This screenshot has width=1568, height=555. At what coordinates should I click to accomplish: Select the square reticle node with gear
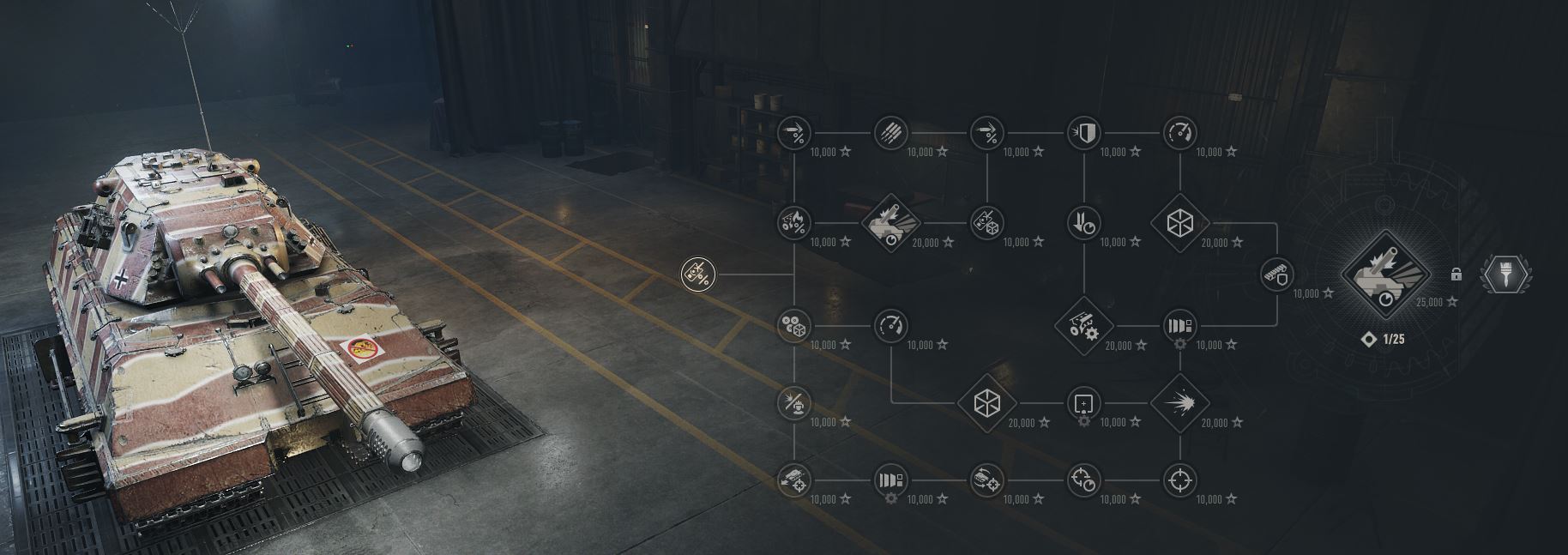tap(1083, 402)
